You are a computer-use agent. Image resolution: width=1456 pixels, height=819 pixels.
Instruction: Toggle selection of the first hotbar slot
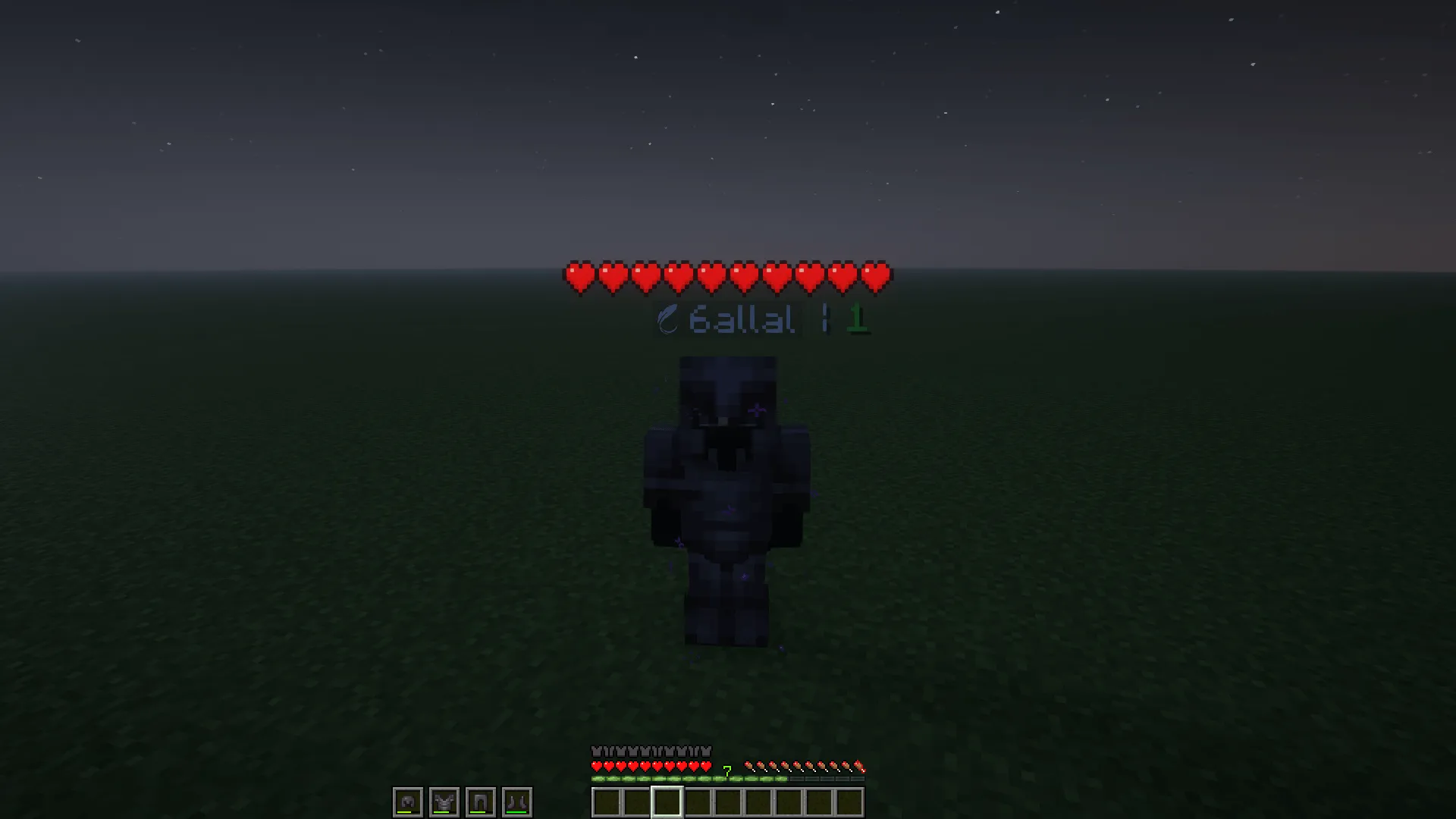point(607,802)
